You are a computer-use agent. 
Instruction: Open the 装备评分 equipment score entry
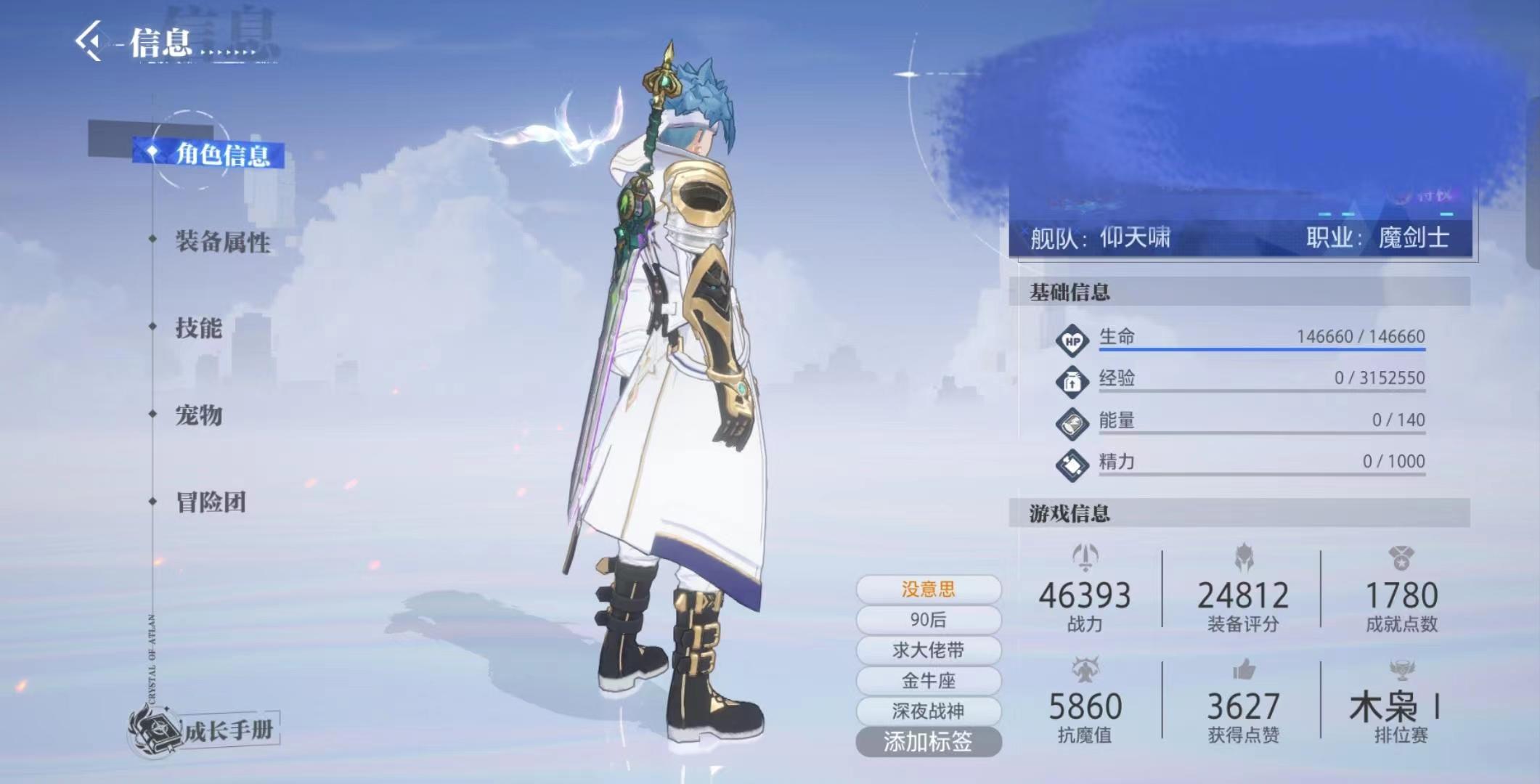(1243, 597)
